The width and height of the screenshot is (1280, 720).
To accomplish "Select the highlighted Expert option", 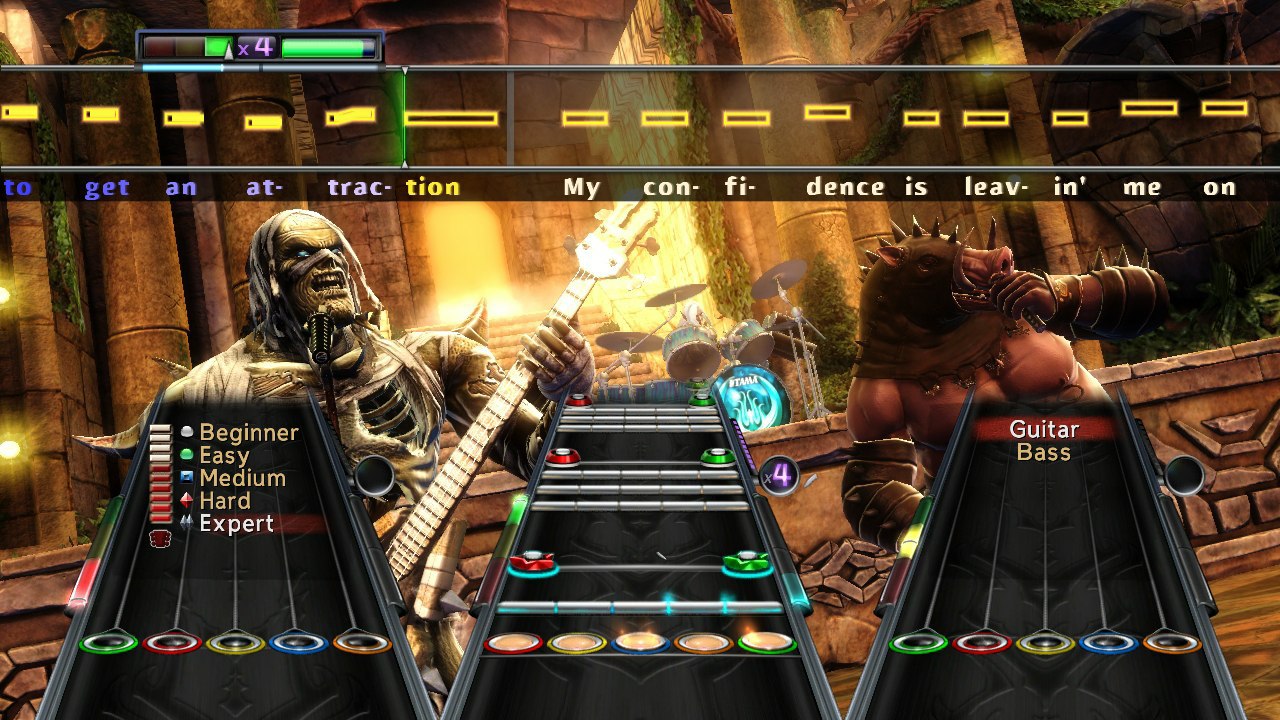I will 237,521.
